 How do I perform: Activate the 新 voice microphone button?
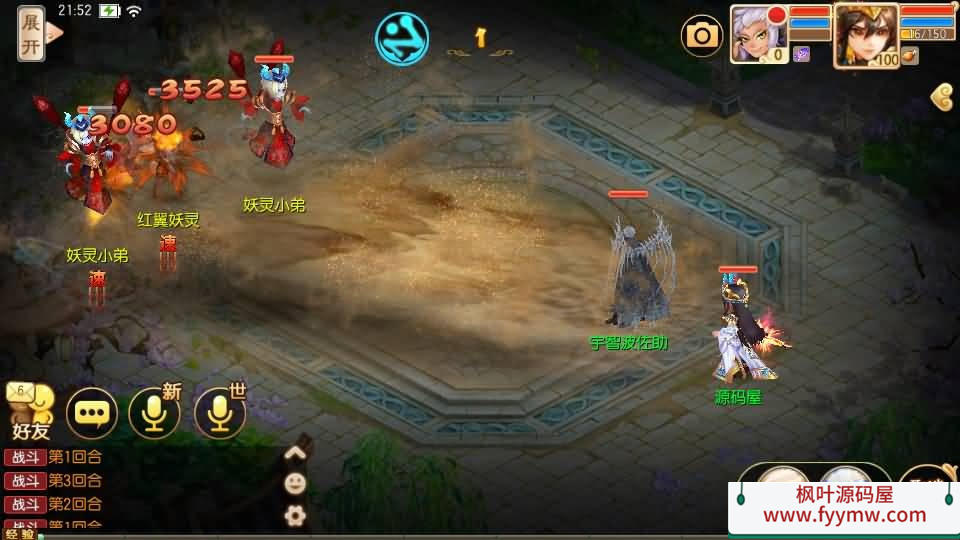tap(154, 413)
